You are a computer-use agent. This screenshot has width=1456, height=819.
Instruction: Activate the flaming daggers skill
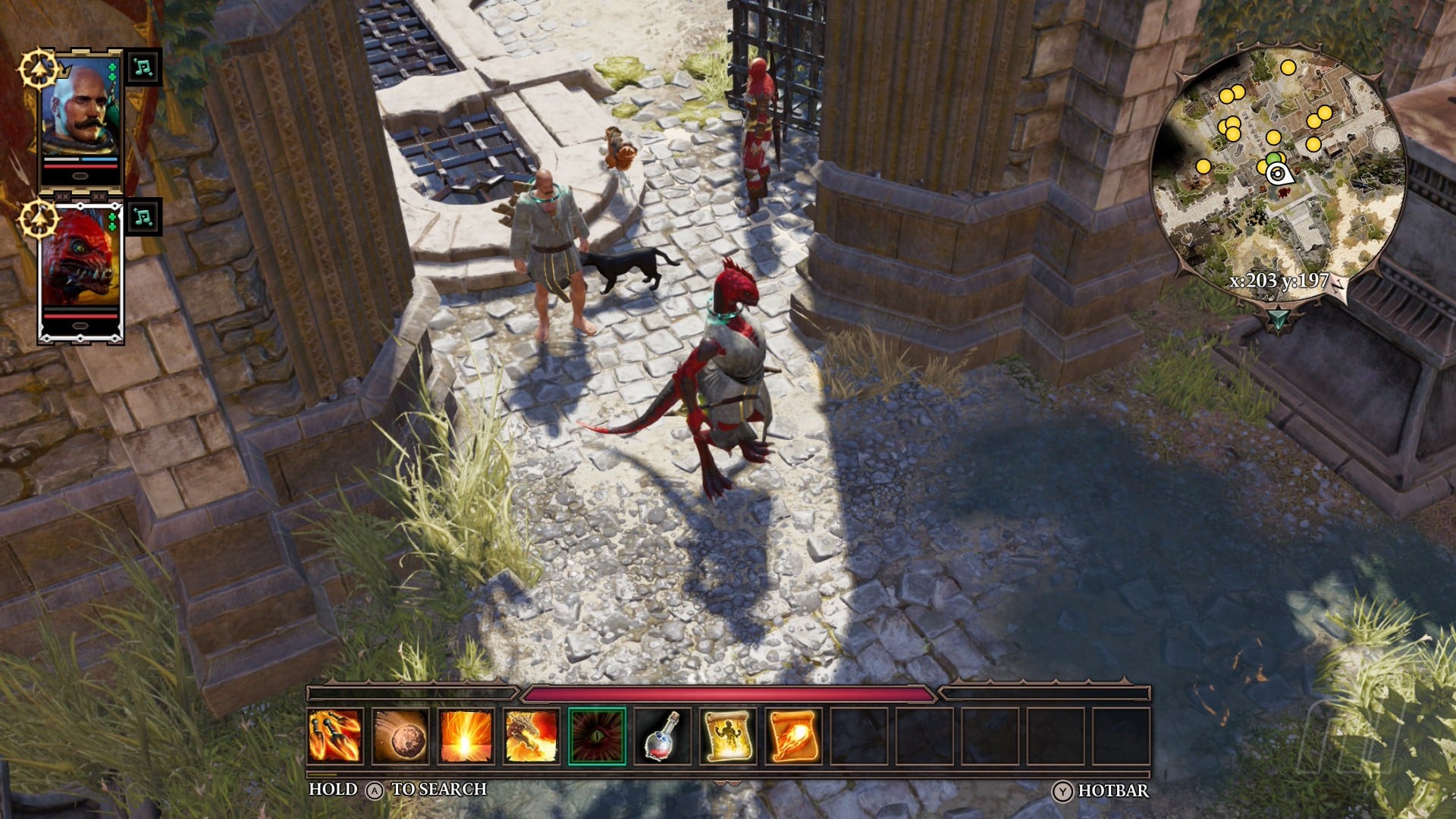335,736
